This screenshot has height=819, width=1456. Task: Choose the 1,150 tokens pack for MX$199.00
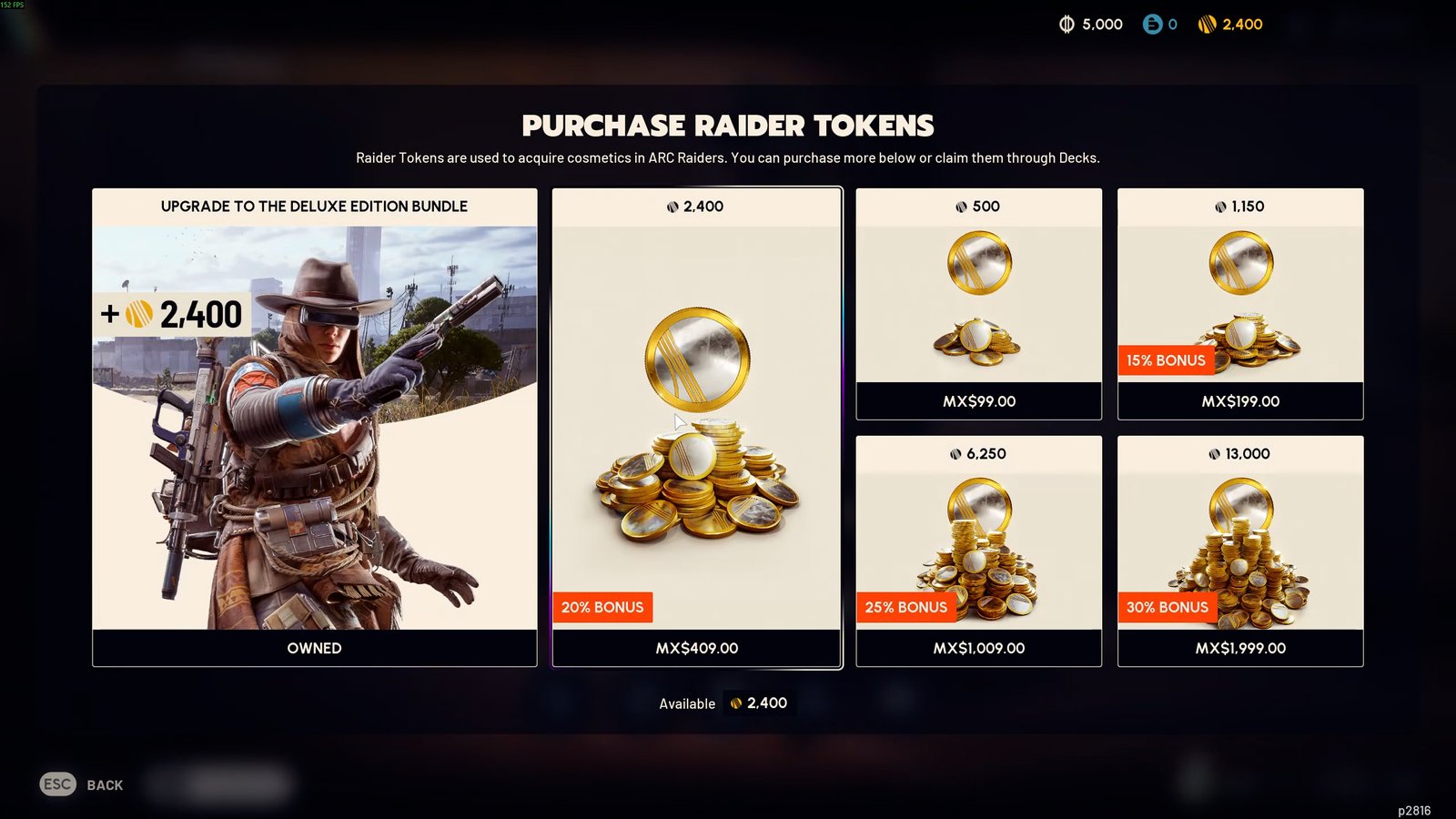pyautogui.click(x=1239, y=304)
